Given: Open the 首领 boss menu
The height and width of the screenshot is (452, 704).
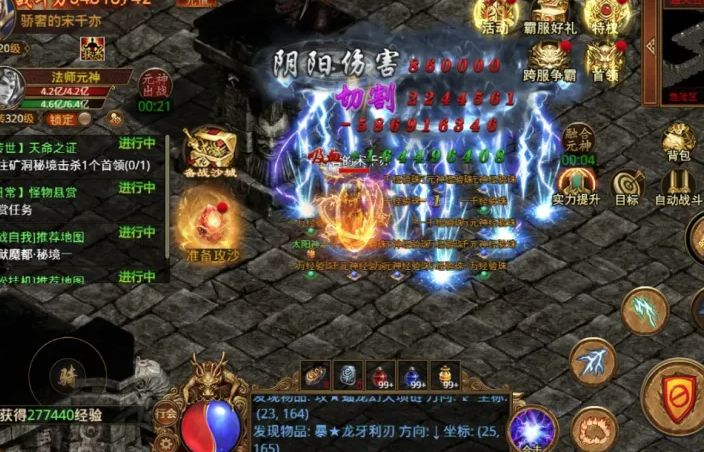Looking at the screenshot, I should coord(605,60).
